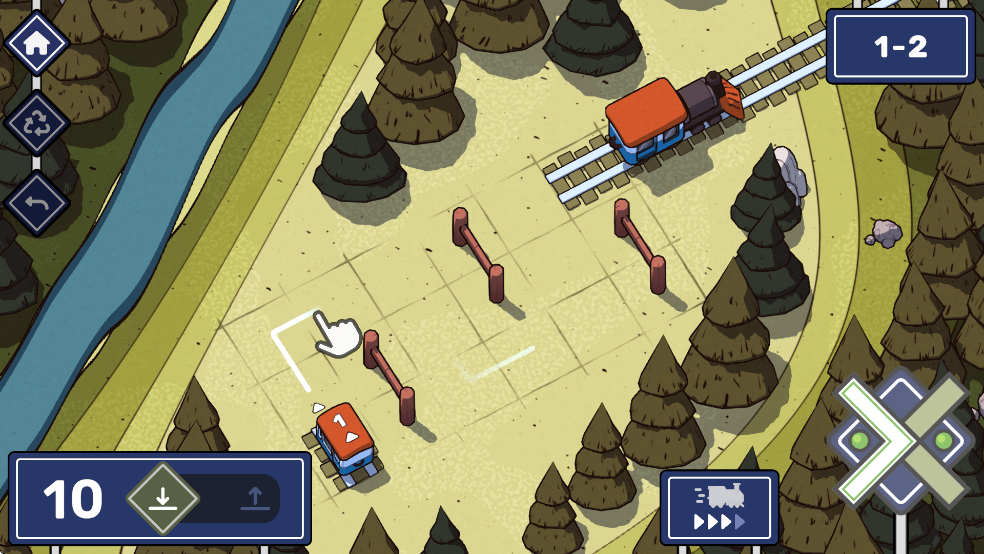Screen dimensions: 984x554
Task: Undo the last move
Action: (37, 203)
